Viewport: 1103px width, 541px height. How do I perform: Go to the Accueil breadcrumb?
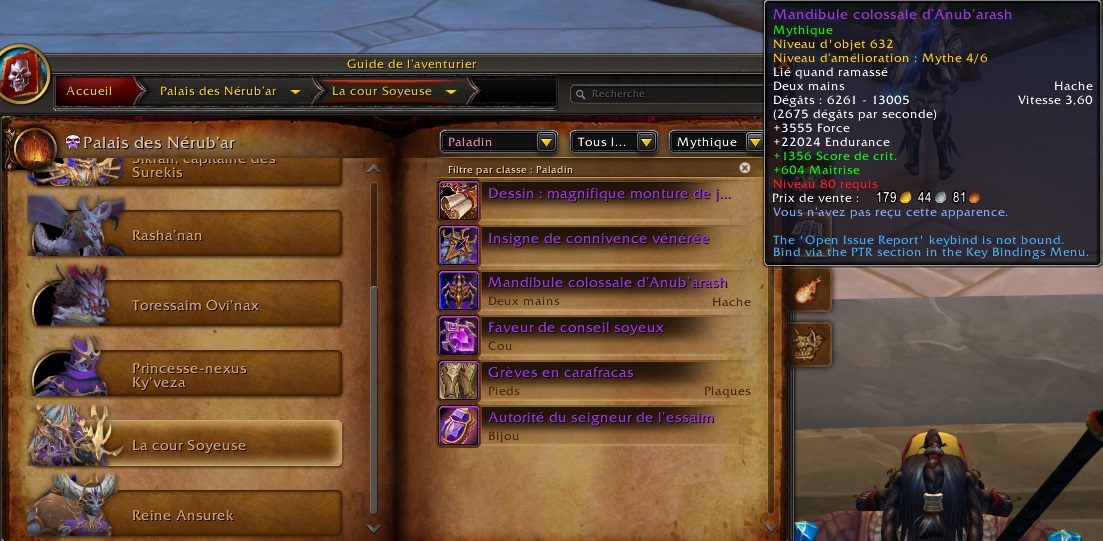89,91
